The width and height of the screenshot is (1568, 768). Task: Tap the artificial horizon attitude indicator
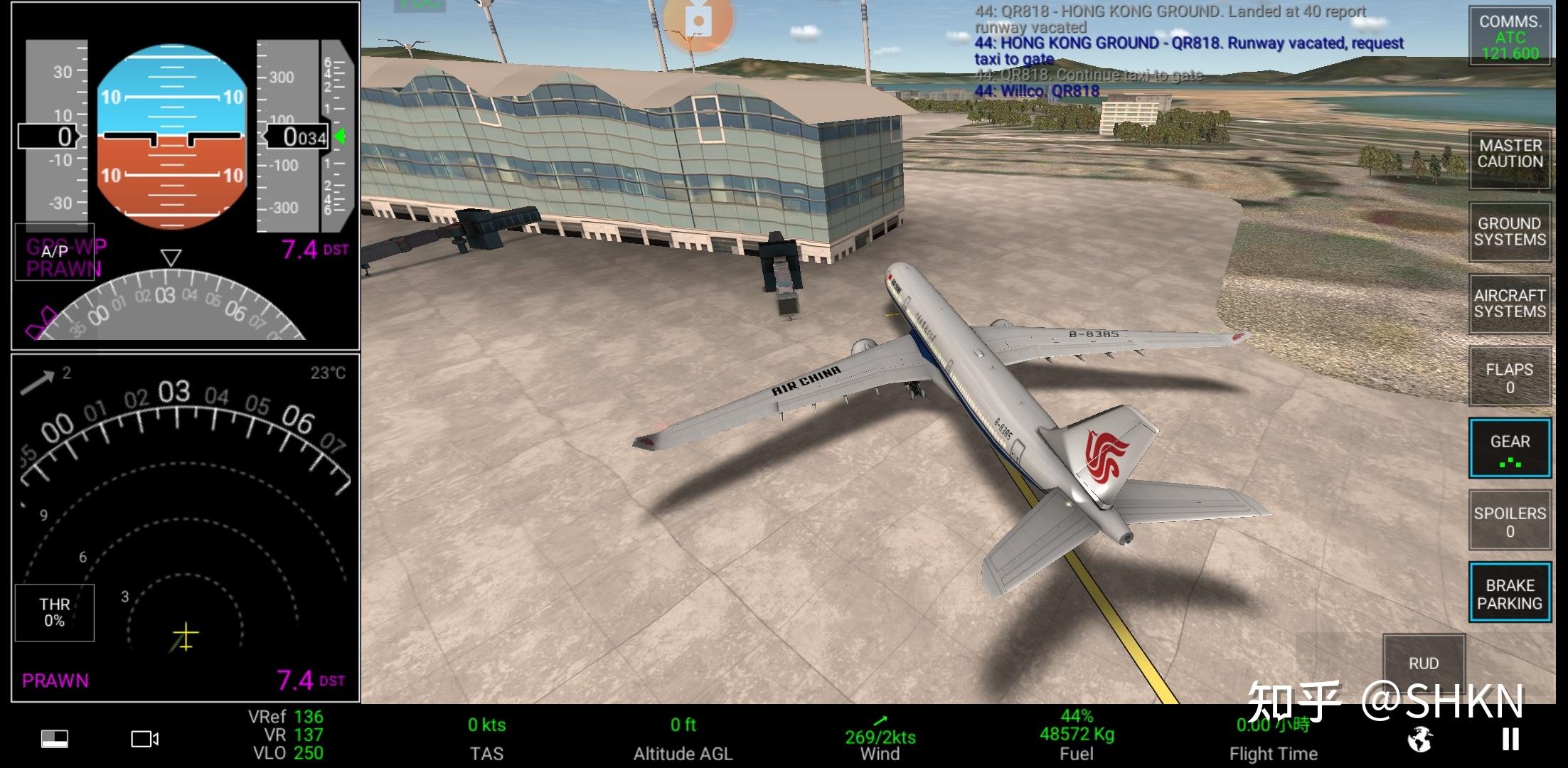pos(171,136)
